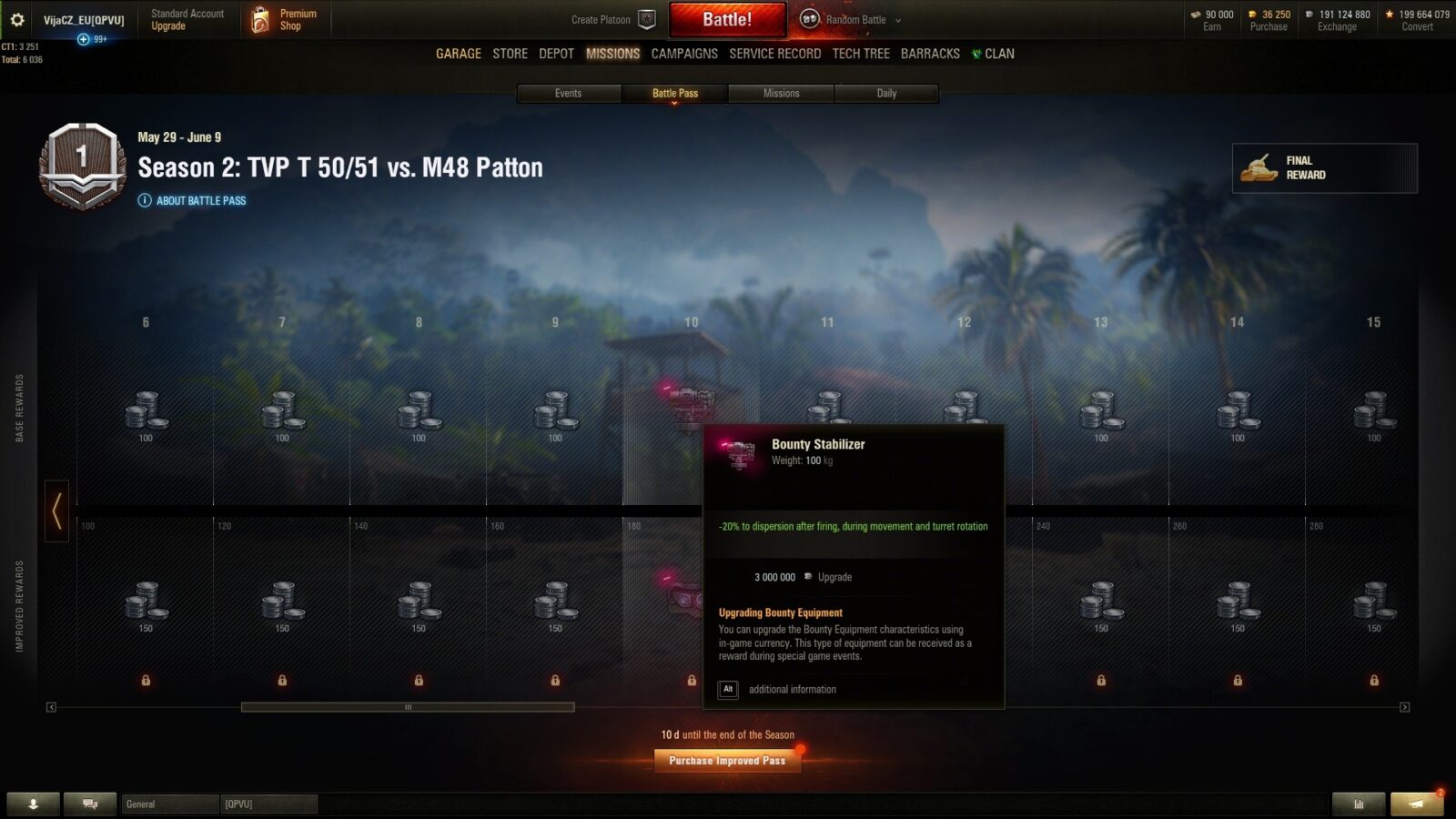Click the left arrow to previous levels
This screenshot has height=819, width=1456.
(x=56, y=511)
